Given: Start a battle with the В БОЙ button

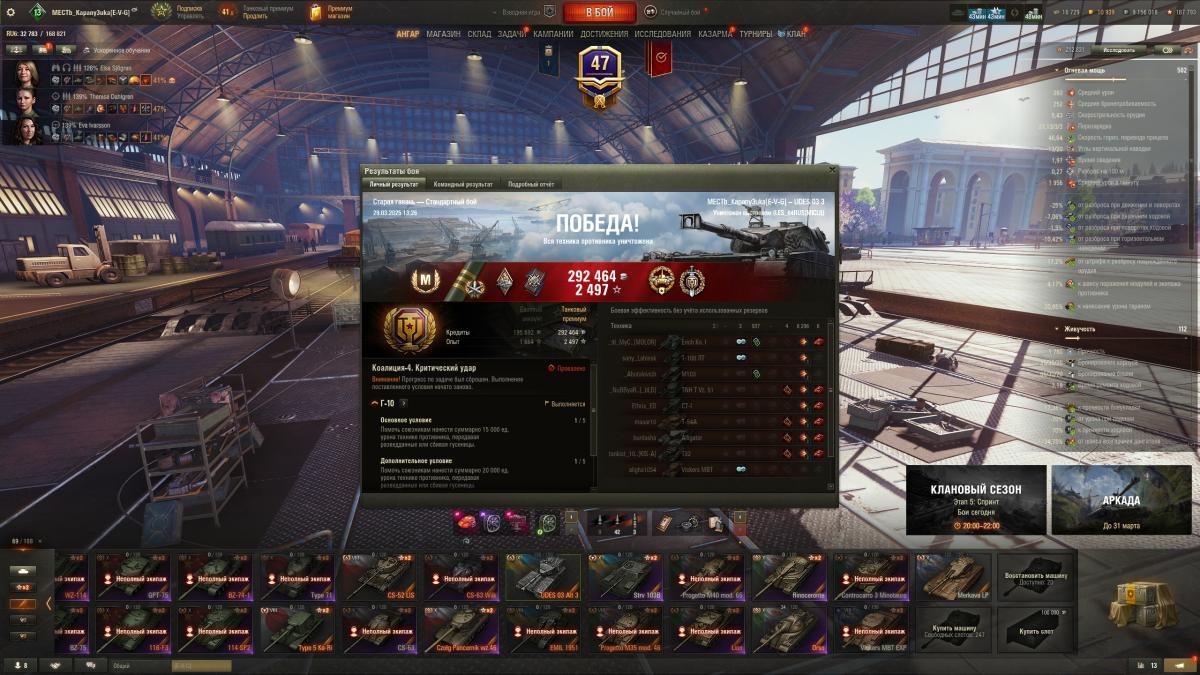Looking at the screenshot, I should pyautogui.click(x=599, y=12).
